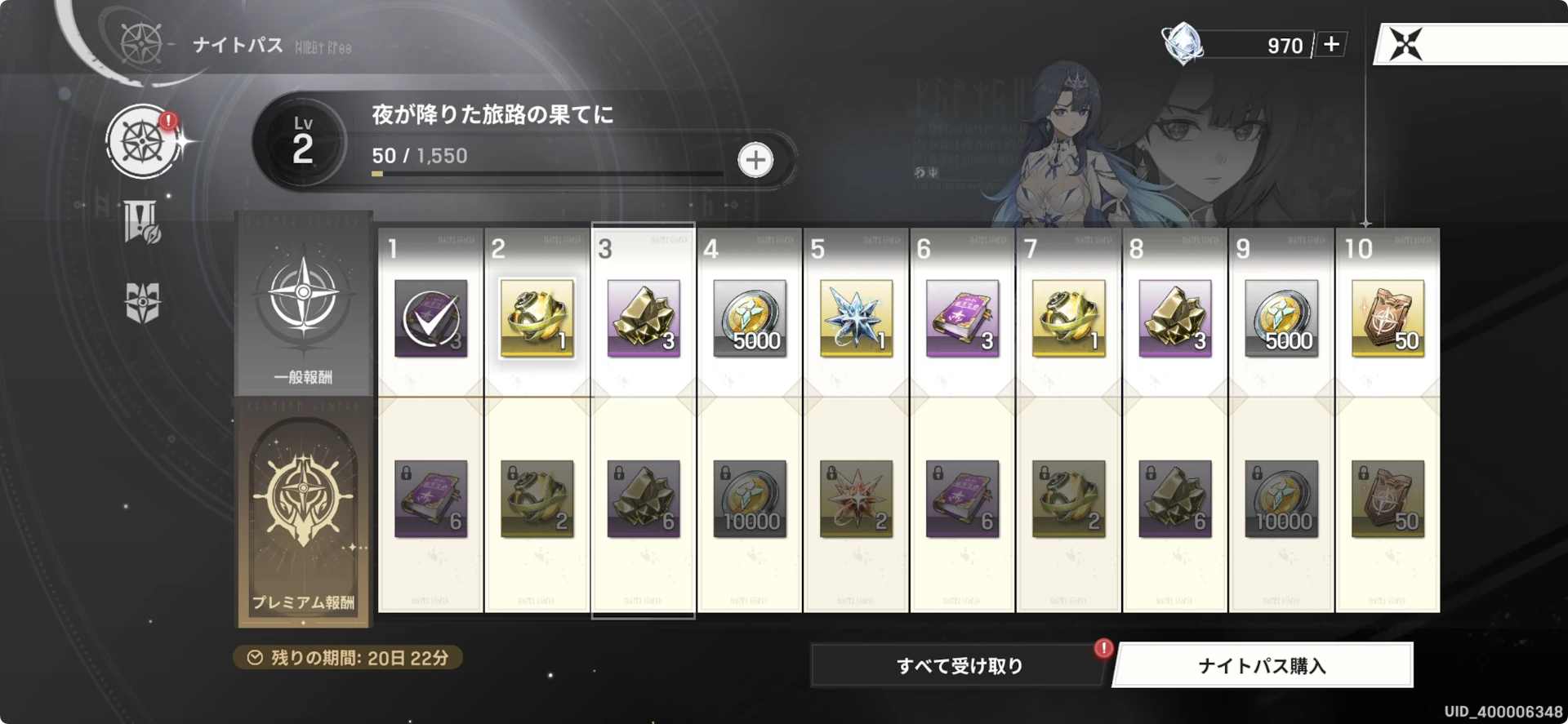Open the Night Pass compass tab with red badge
This screenshot has width=1568, height=724.
click(143, 140)
